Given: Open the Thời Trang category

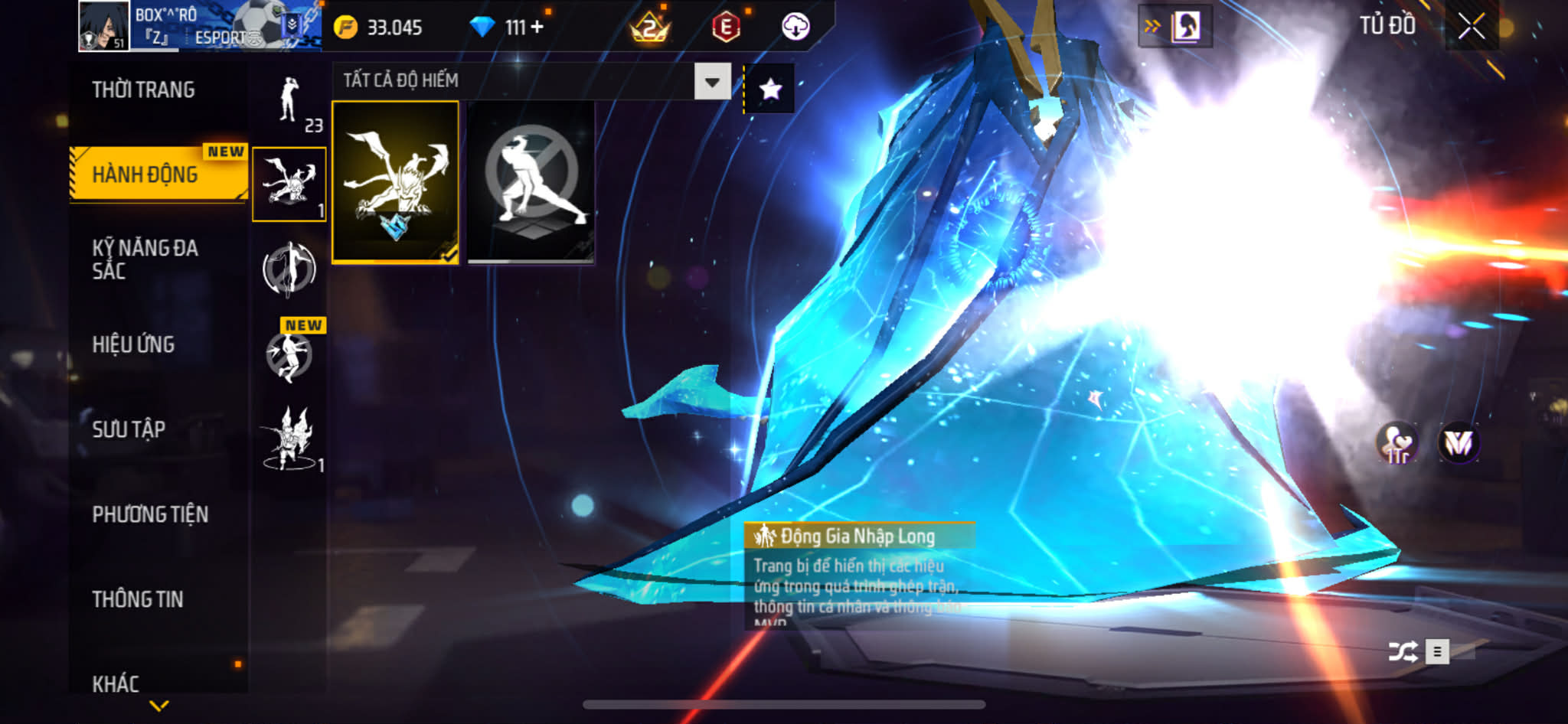Looking at the screenshot, I should [x=144, y=90].
